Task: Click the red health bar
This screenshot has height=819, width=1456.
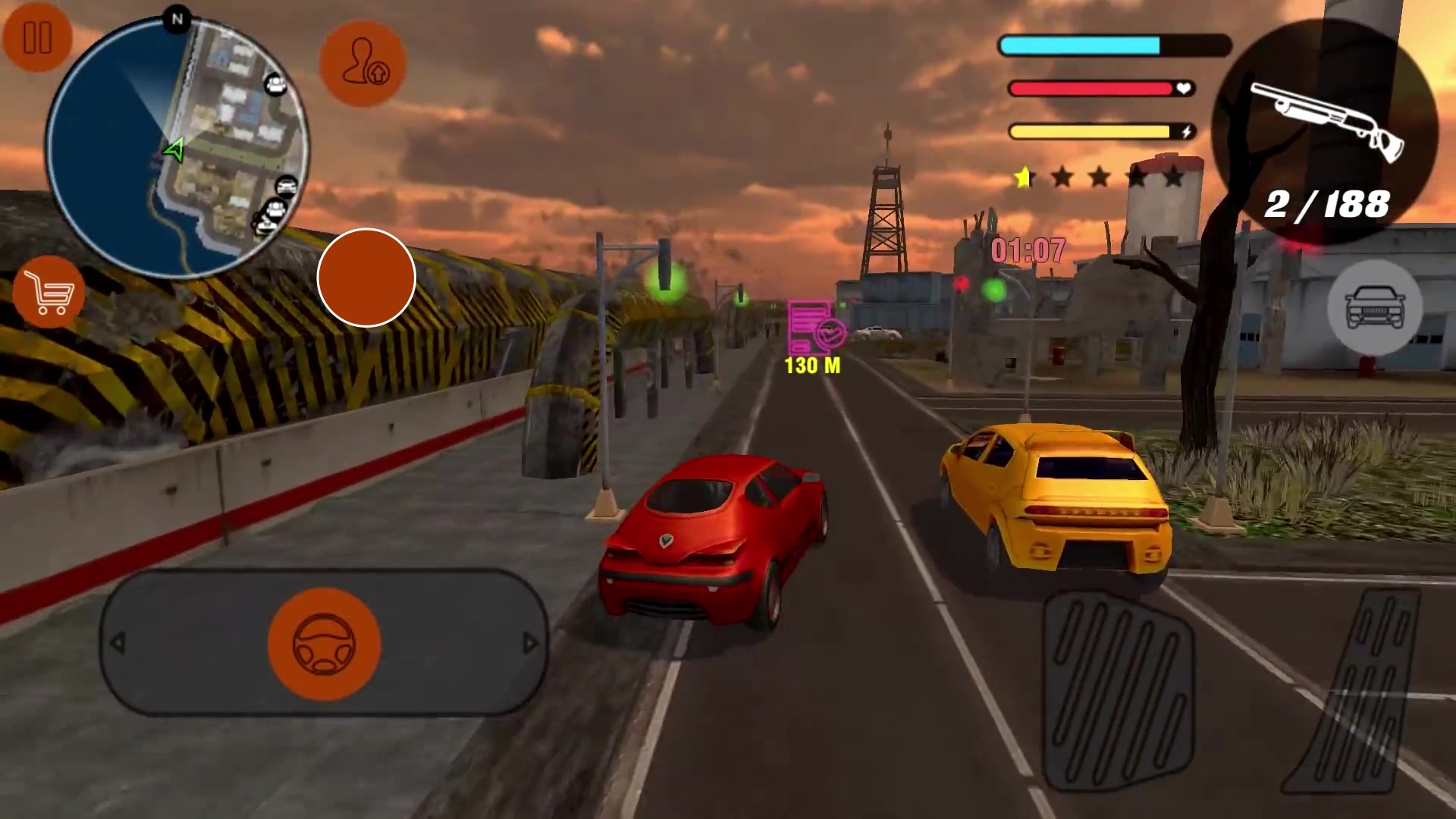Action: pyautogui.click(x=1090, y=89)
